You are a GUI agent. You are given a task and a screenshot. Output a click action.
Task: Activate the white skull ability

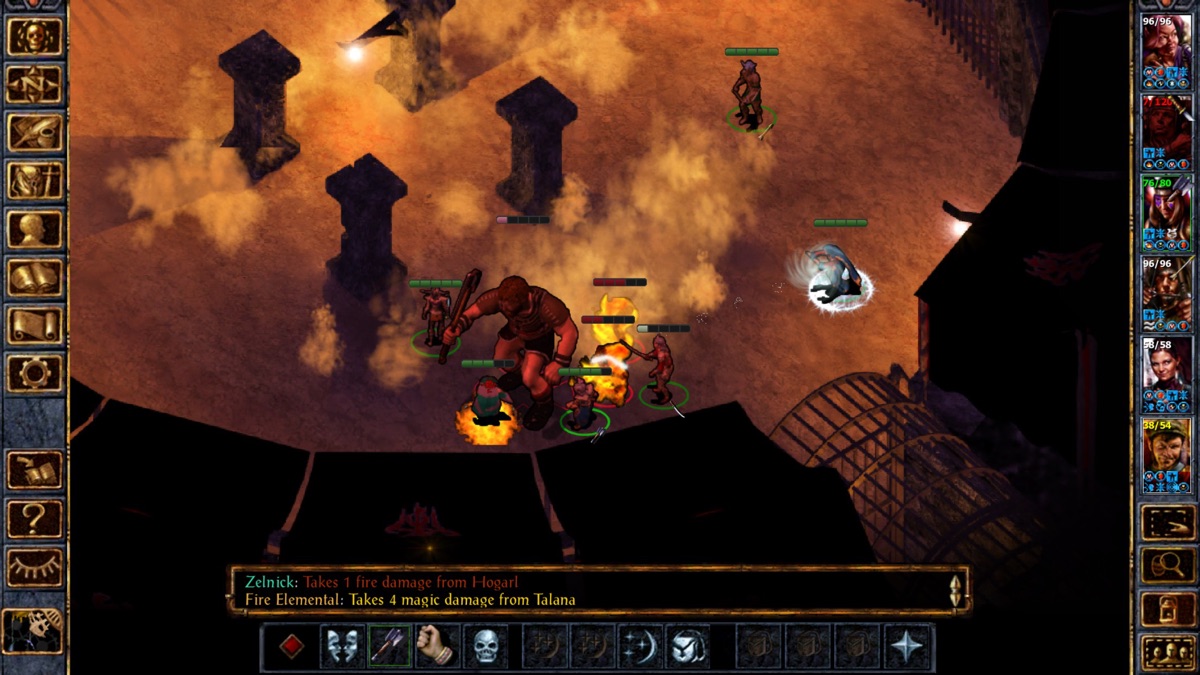486,647
